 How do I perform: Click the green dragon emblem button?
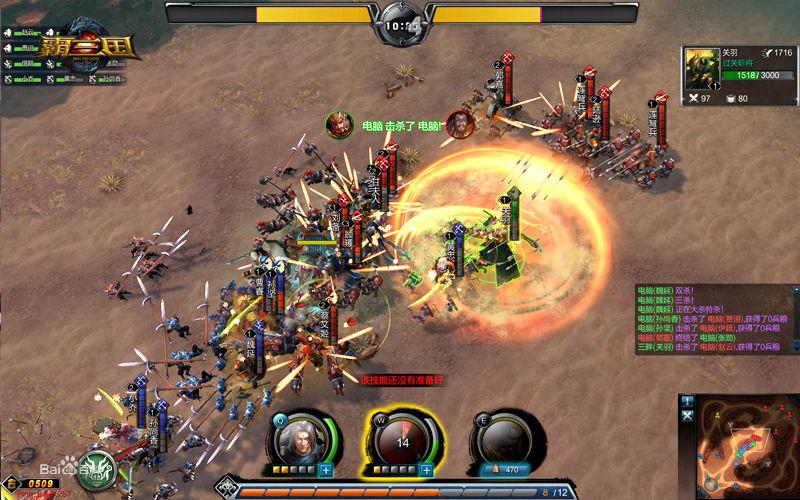(96, 466)
